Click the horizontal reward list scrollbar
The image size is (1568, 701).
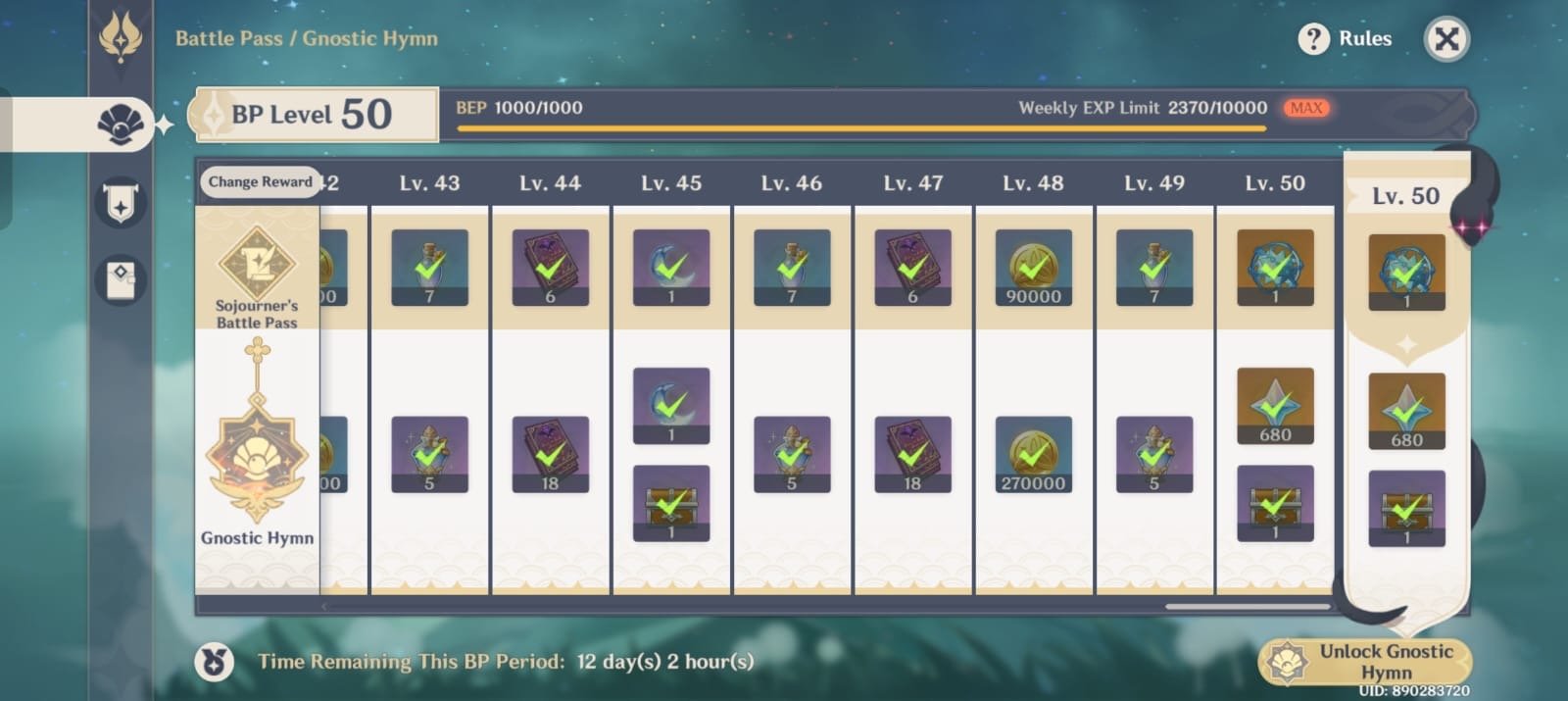coord(1247,607)
